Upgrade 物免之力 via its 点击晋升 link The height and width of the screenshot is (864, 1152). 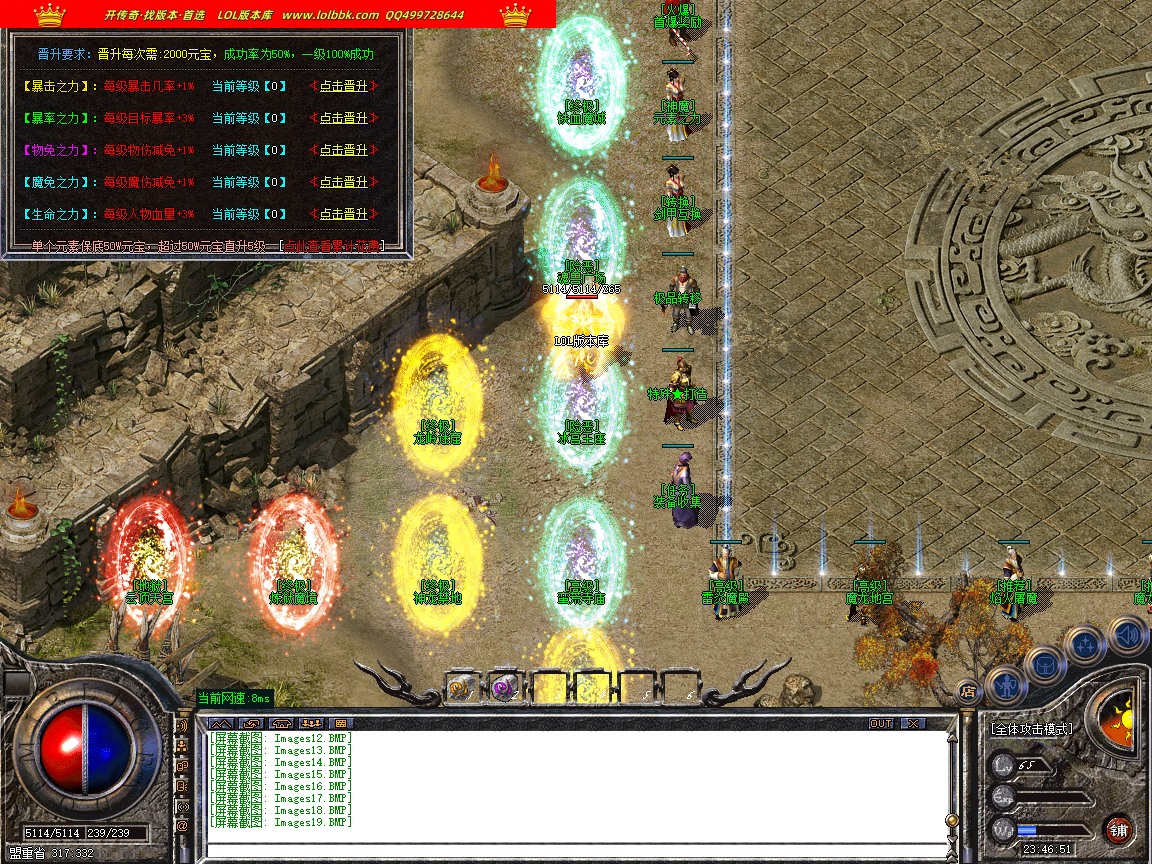click(x=344, y=150)
